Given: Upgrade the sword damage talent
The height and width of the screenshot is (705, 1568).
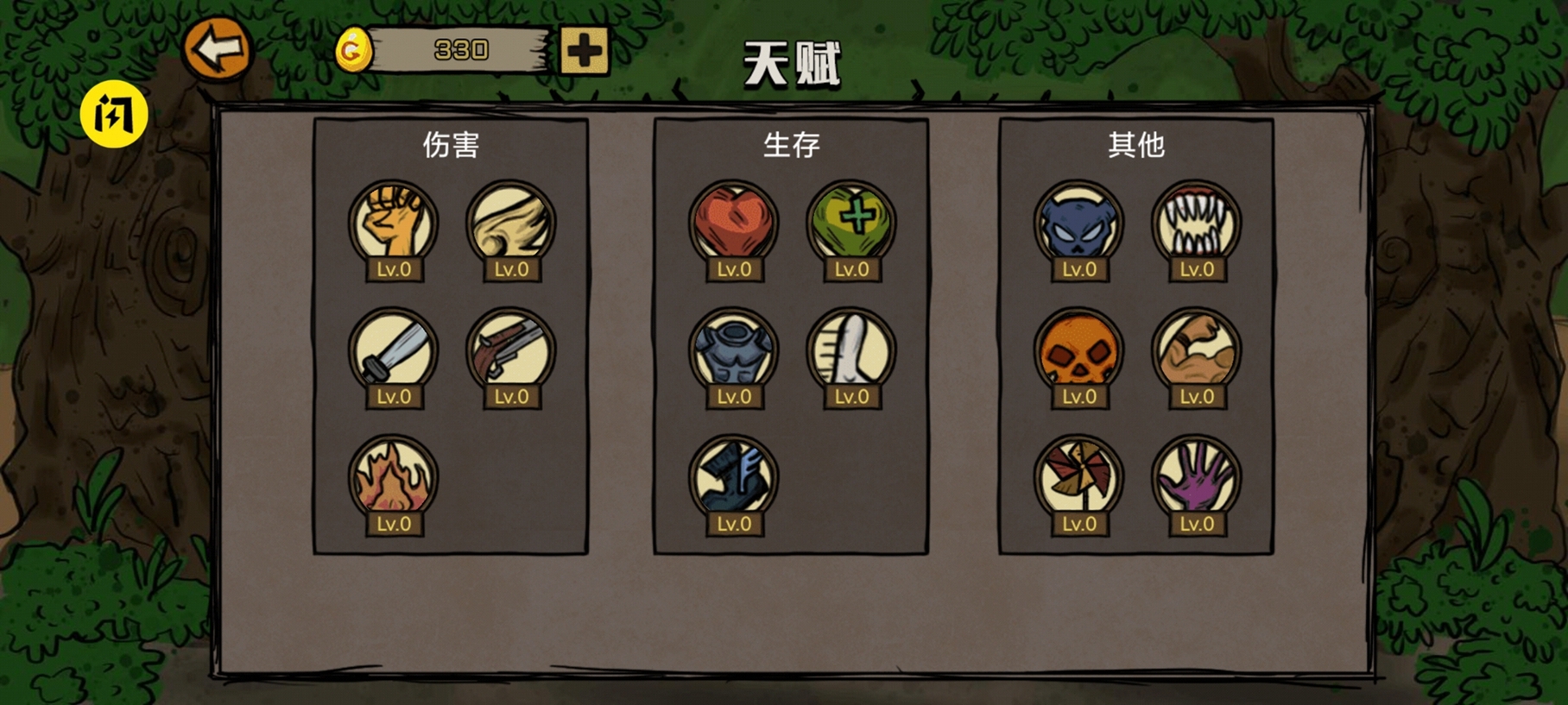Looking at the screenshot, I should click(x=395, y=352).
